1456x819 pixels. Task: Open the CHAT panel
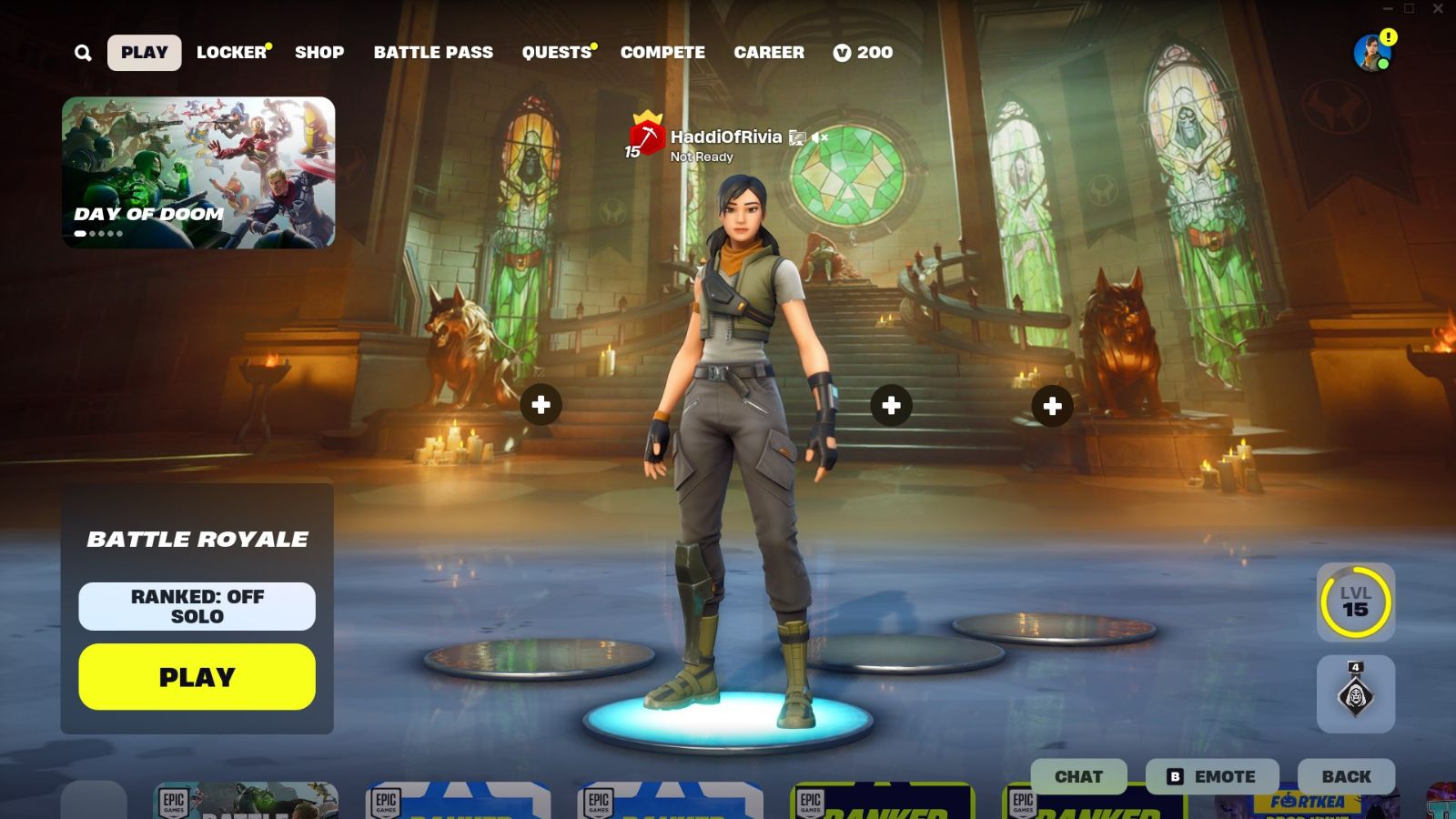pyautogui.click(x=1077, y=776)
